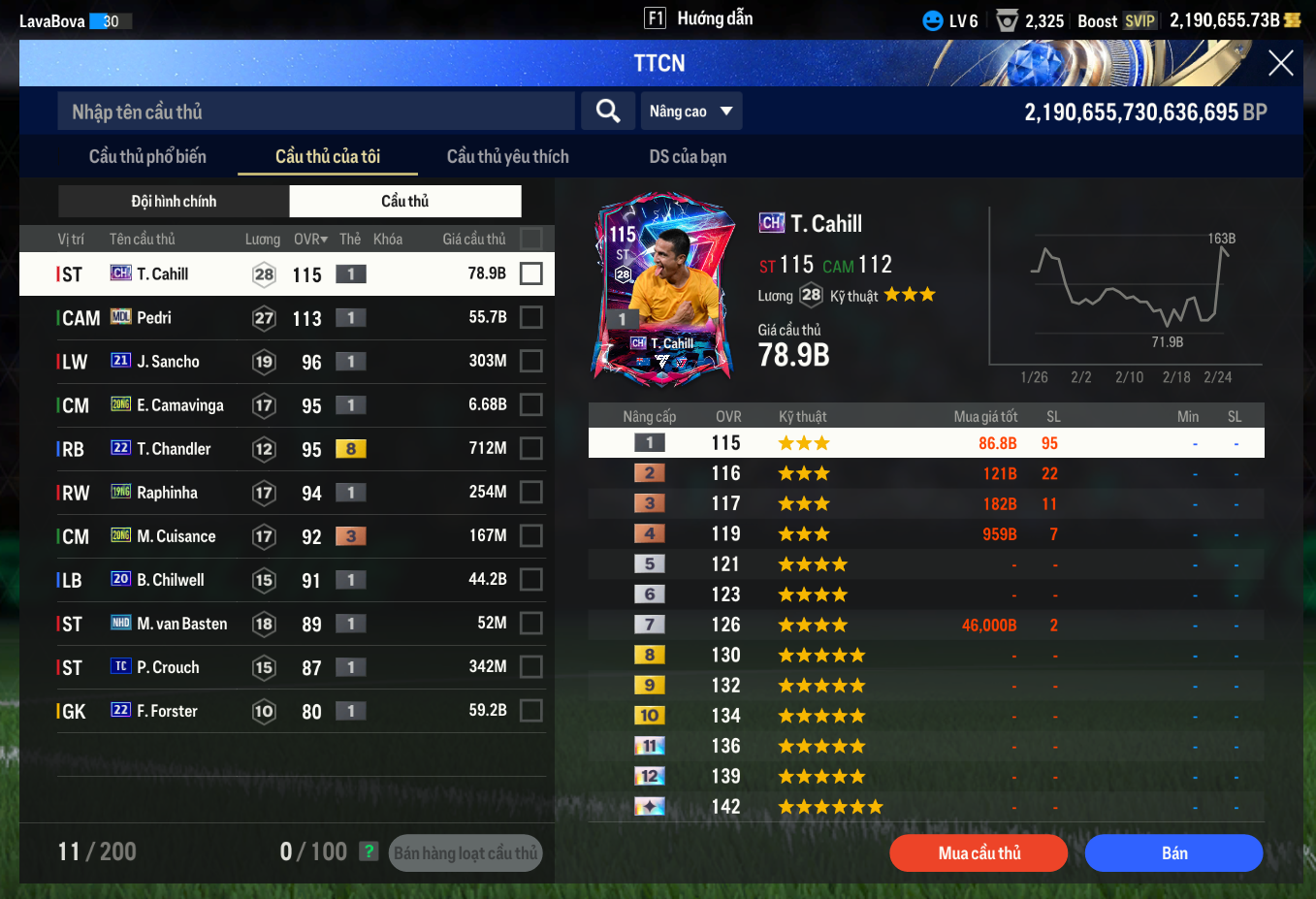Tick the checkbox for F. Forster
The height and width of the screenshot is (899, 1316).
pos(530,711)
